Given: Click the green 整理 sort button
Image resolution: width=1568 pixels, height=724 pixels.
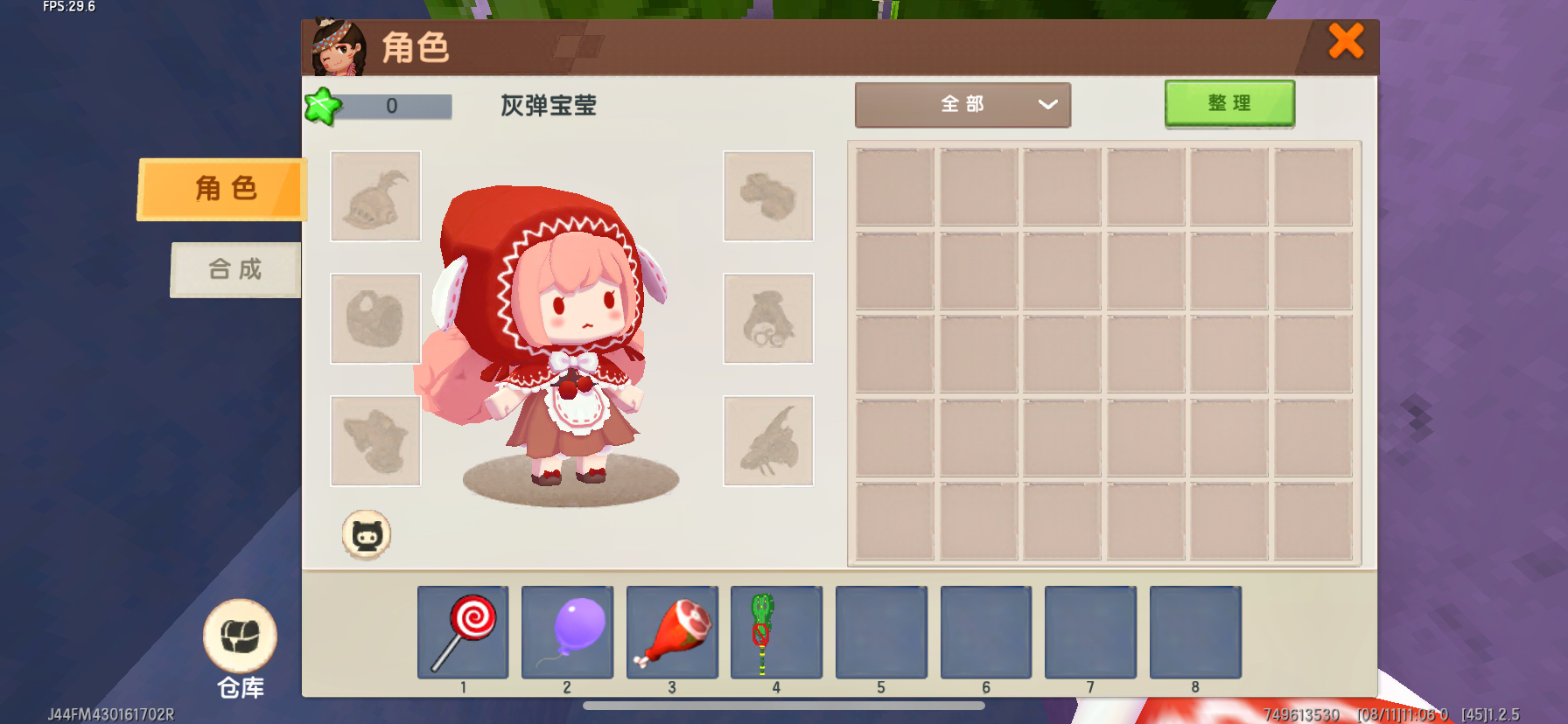Looking at the screenshot, I should (1229, 103).
